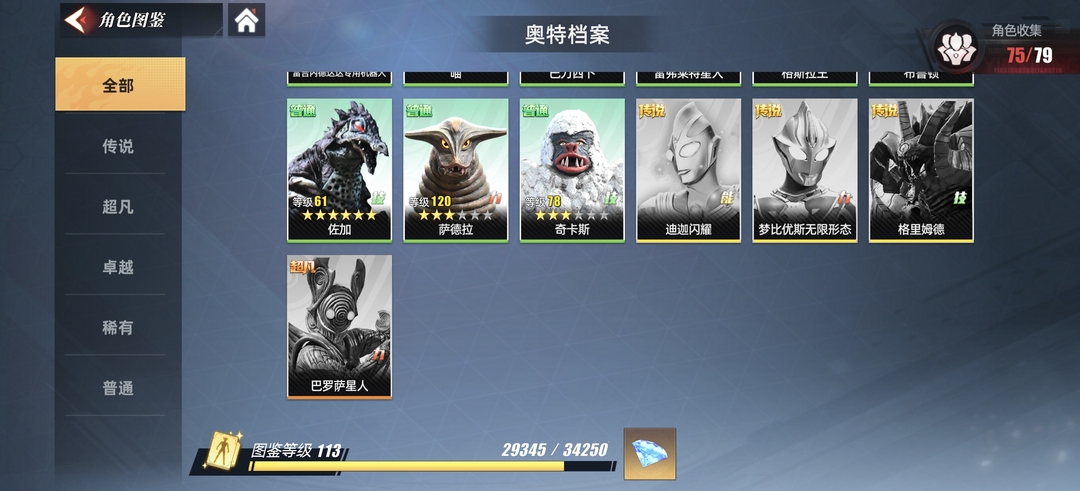Image resolution: width=1080 pixels, height=491 pixels.
Task: Open the 角色收集 collection badge
Action: point(958,46)
